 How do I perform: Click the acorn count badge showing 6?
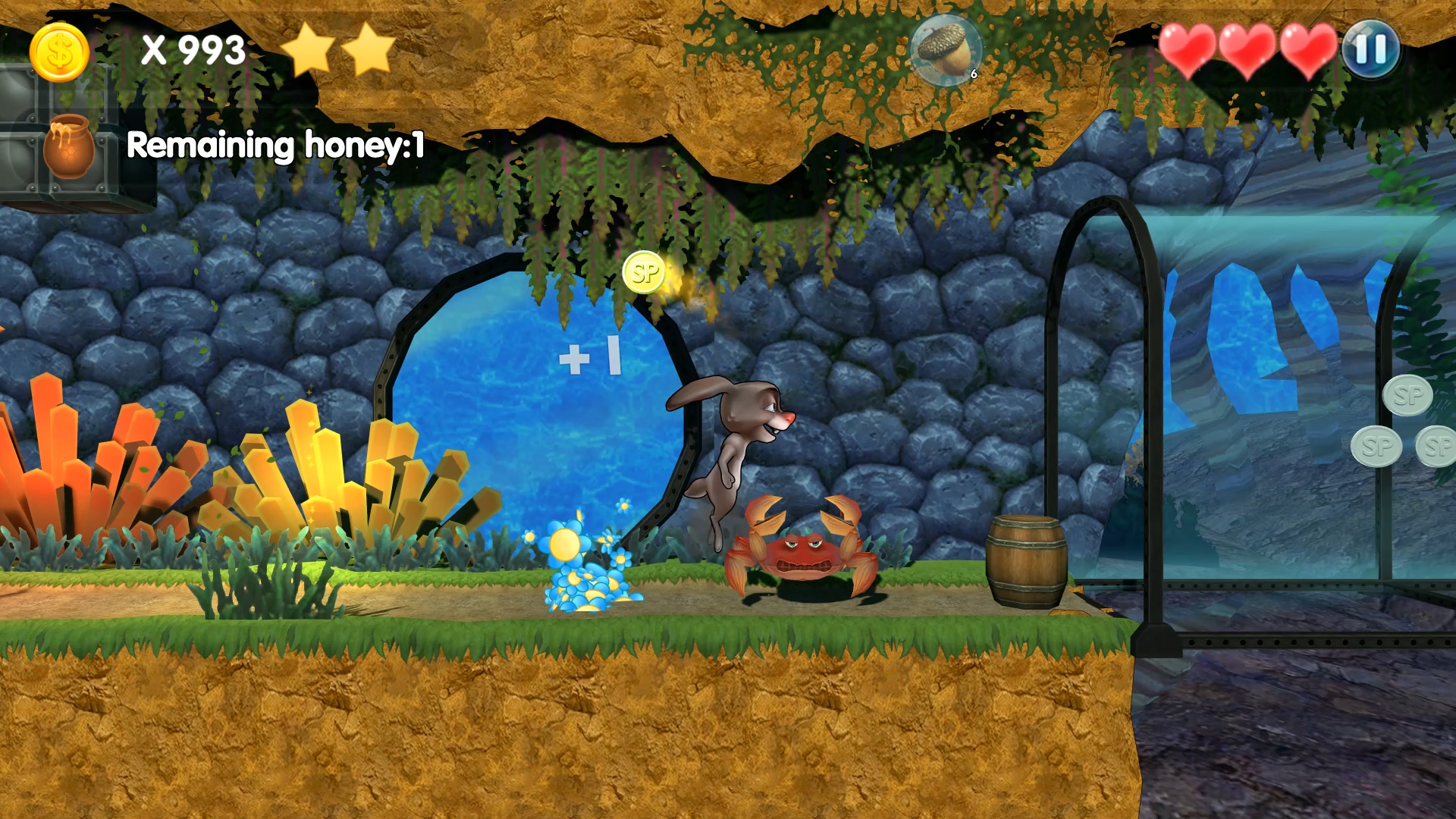973,74
